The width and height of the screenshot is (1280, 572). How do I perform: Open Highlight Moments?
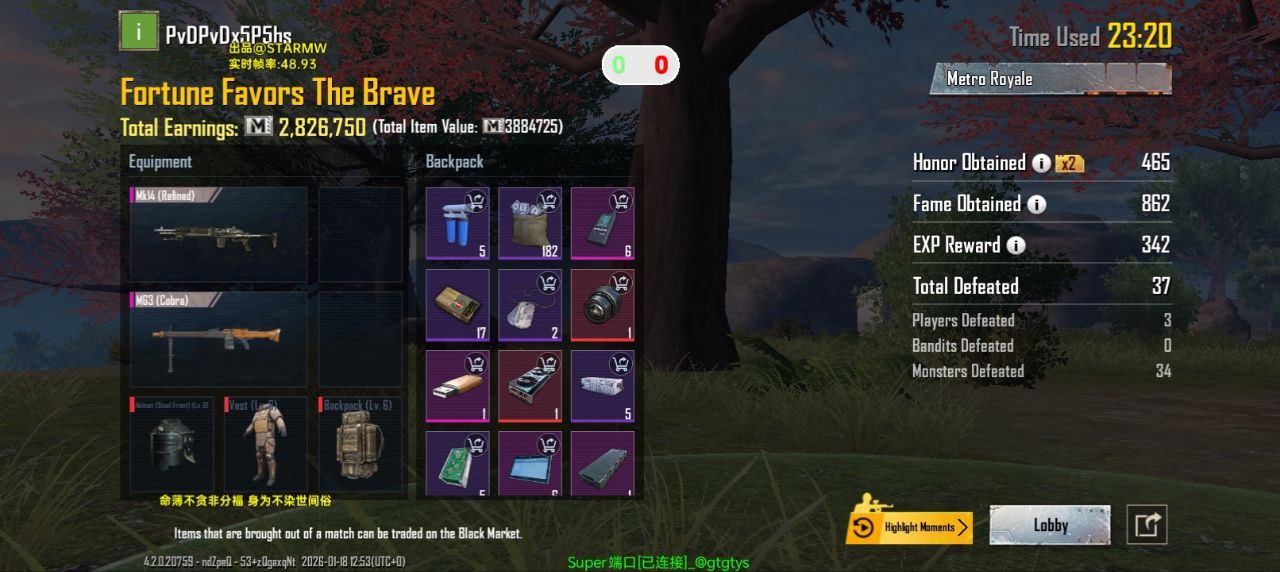(909, 527)
